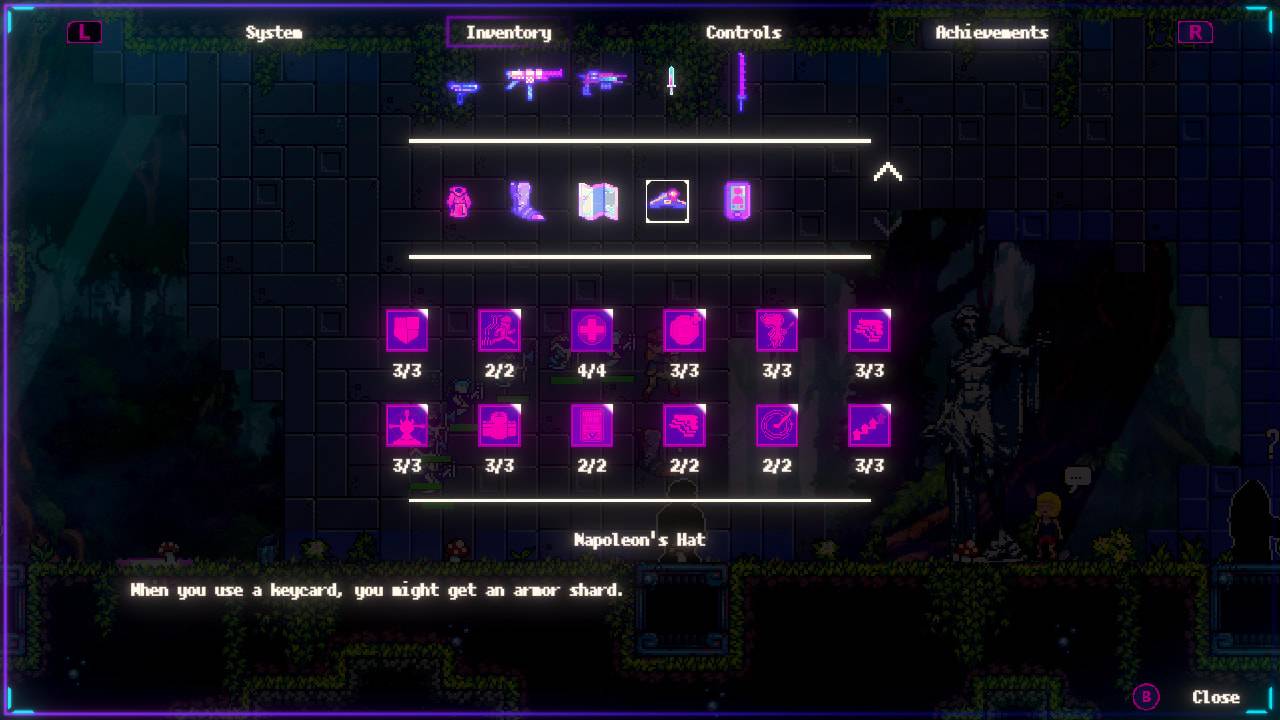Select the health cross upgrade showing 4/4

point(592,331)
